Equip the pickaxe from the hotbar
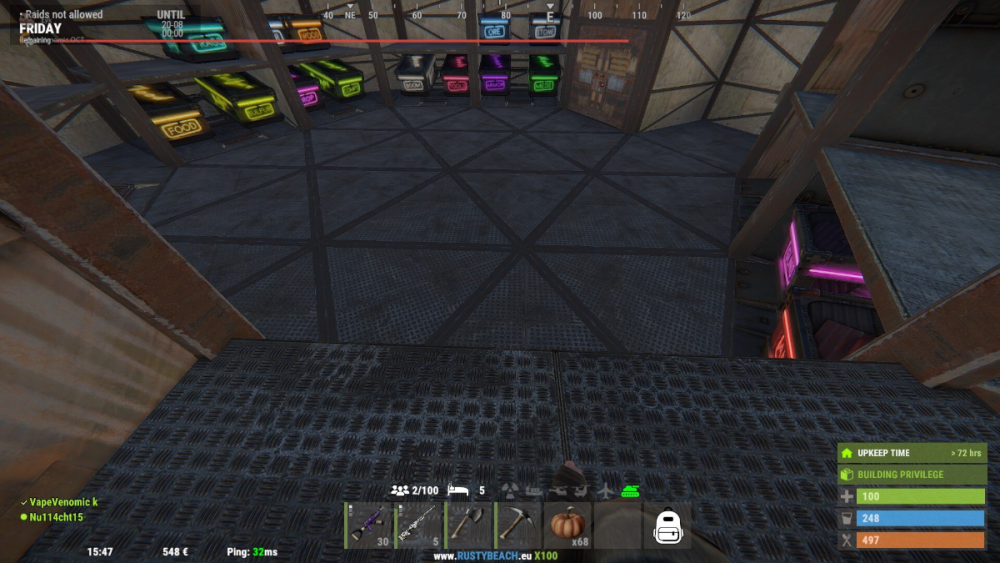1000x563 pixels. 519,525
